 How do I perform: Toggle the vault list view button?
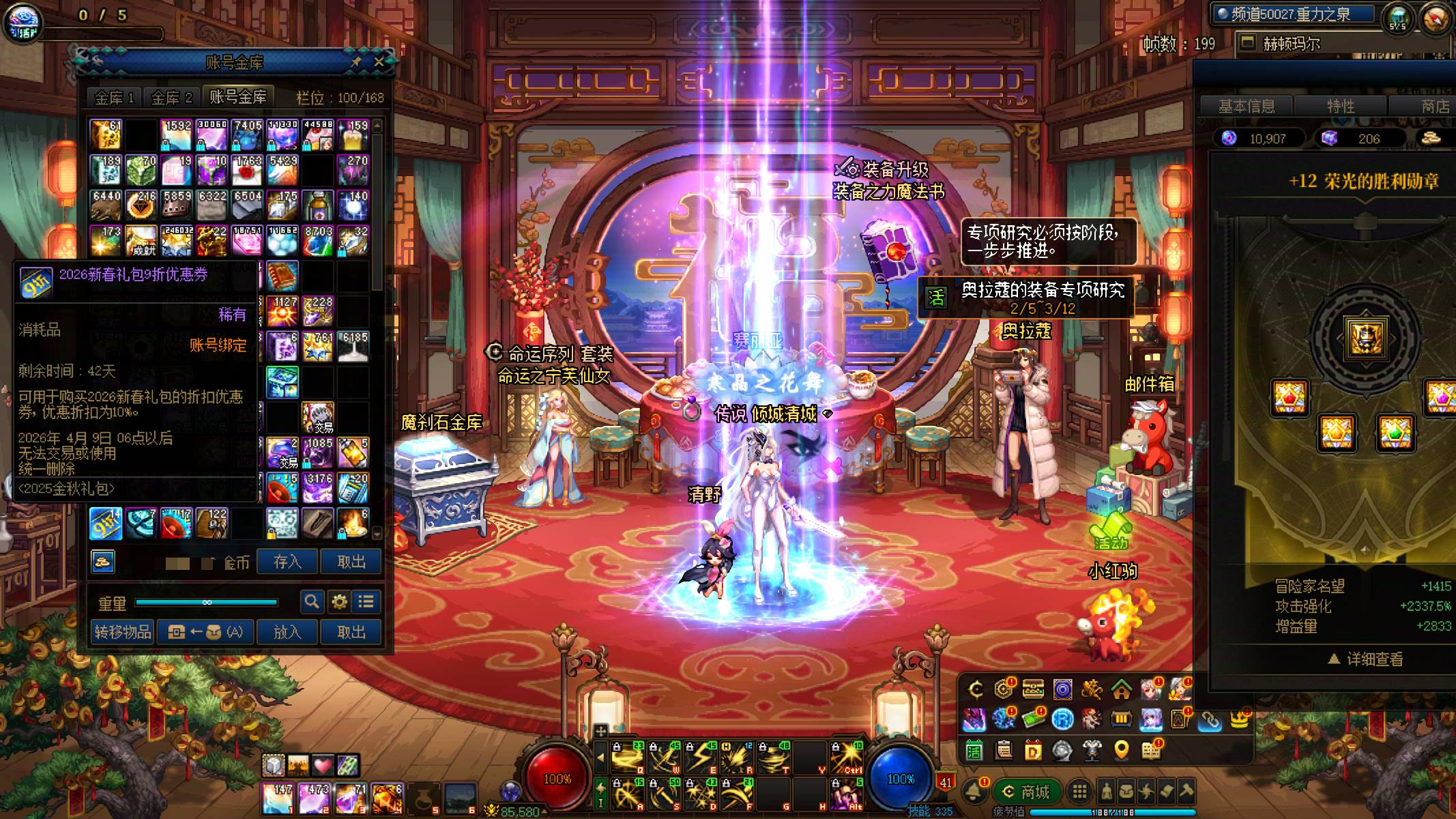pos(366,602)
